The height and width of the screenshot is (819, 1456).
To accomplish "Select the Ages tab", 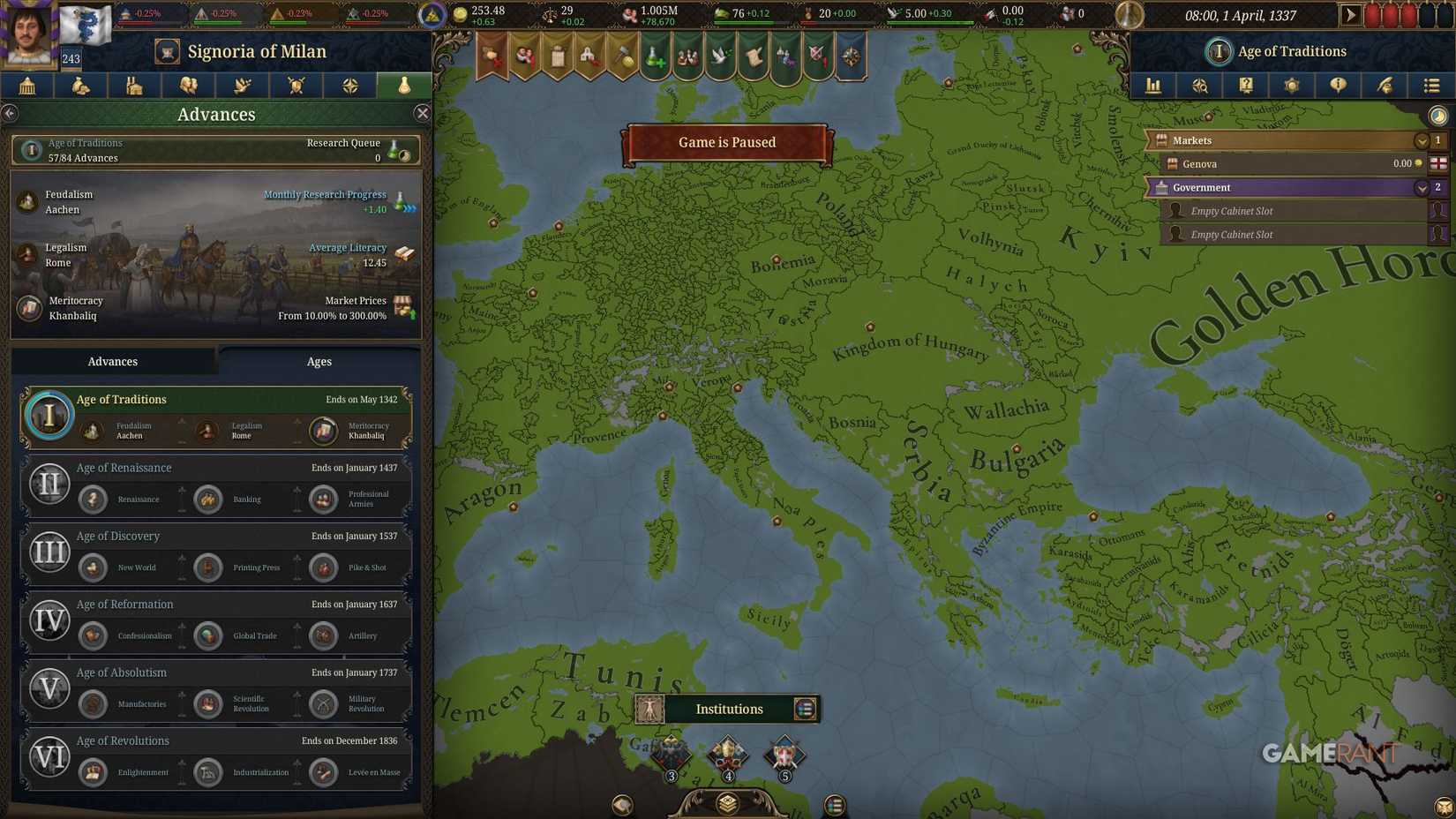I will pos(319,361).
